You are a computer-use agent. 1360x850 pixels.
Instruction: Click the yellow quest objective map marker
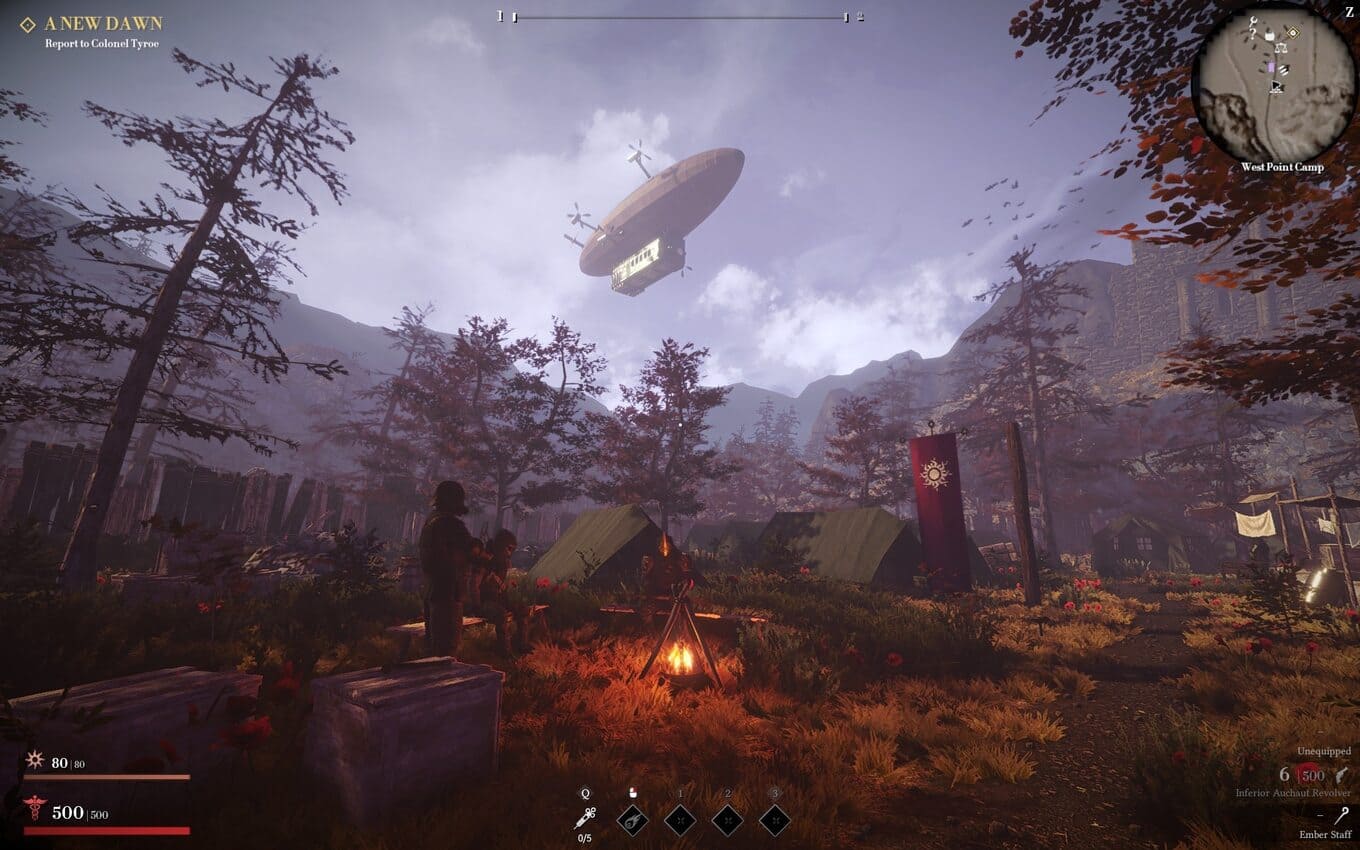(1291, 32)
